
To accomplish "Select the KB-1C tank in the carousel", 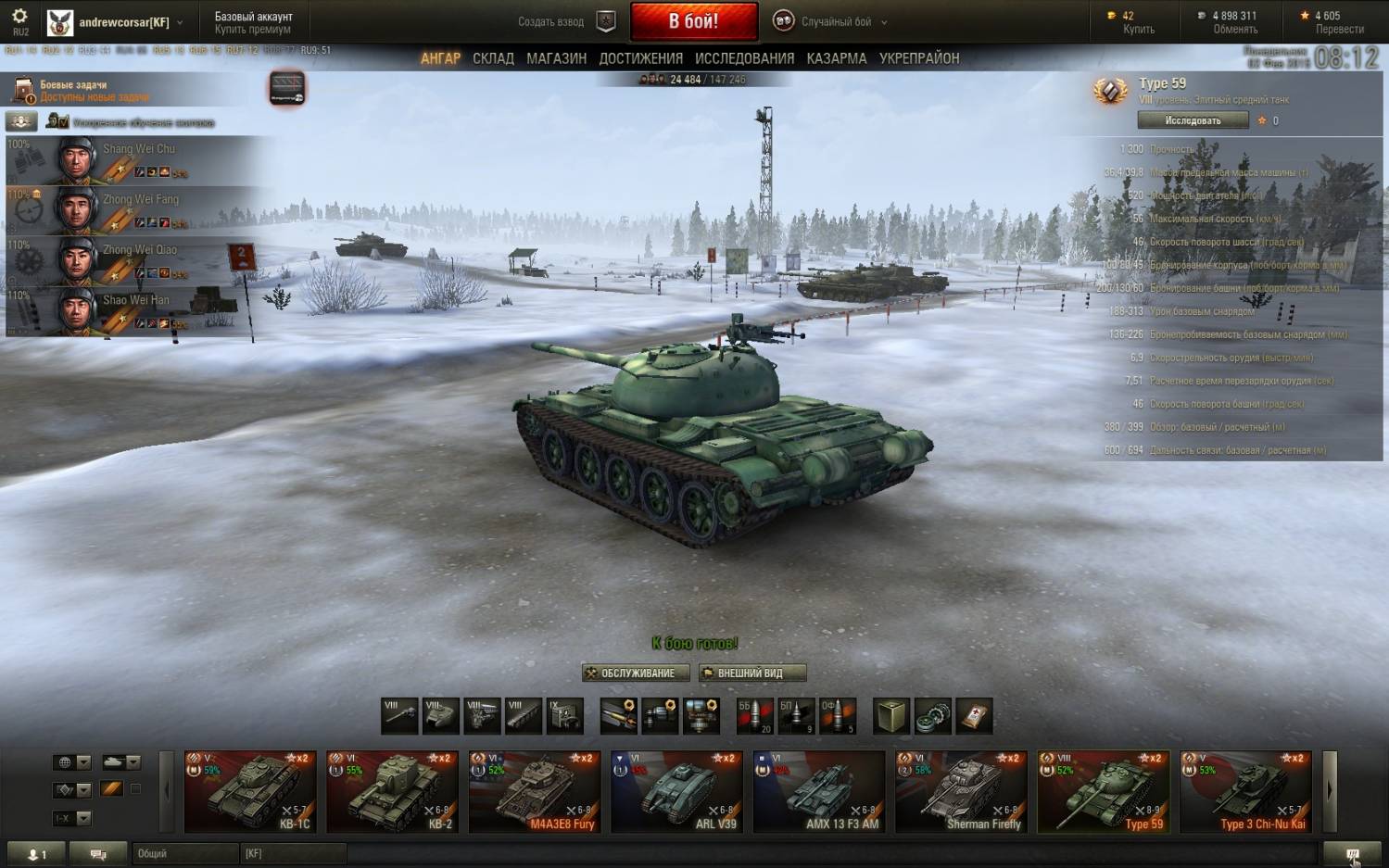I will tap(250, 791).
